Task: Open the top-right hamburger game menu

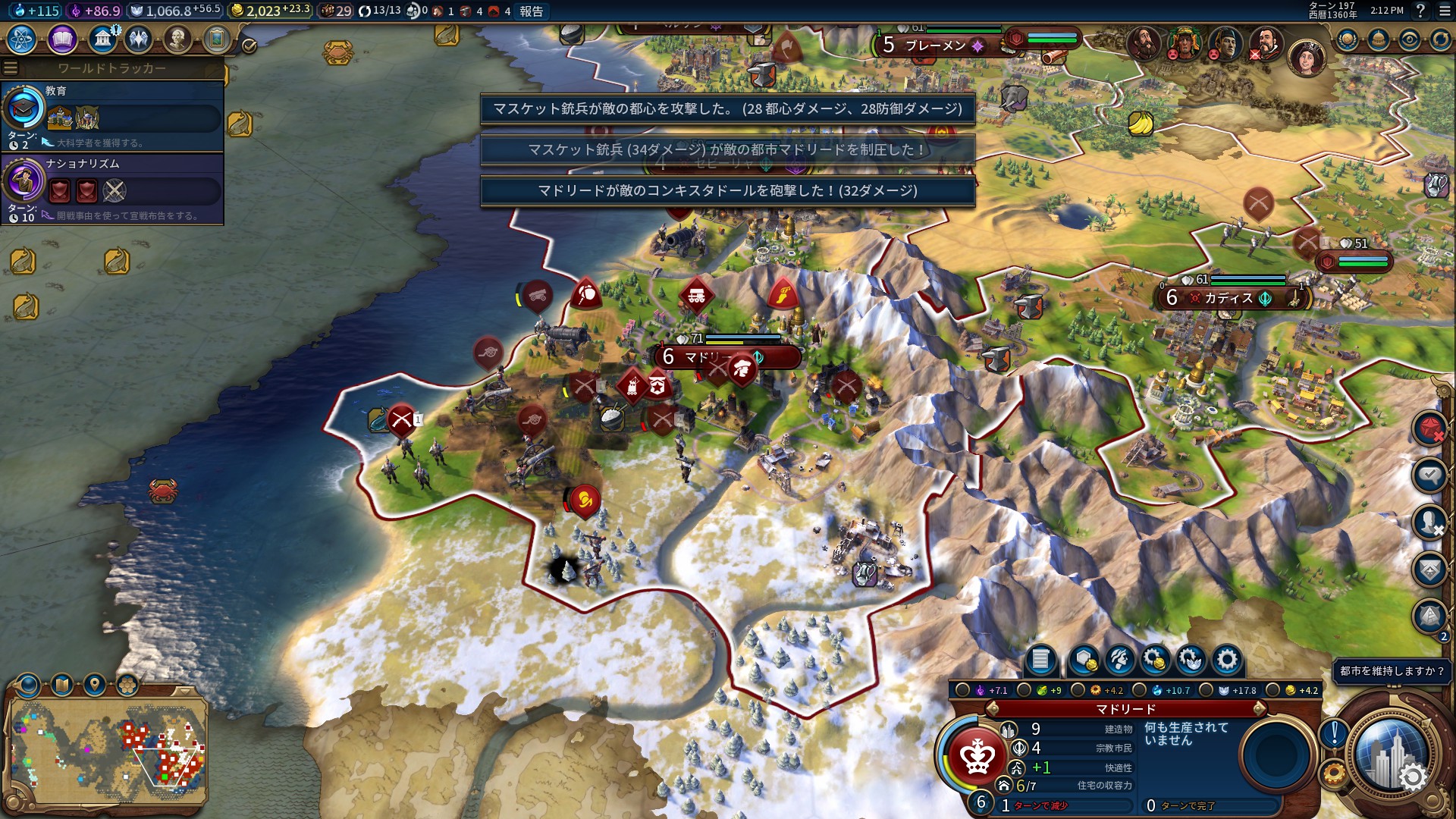Action: coord(1444,11)
